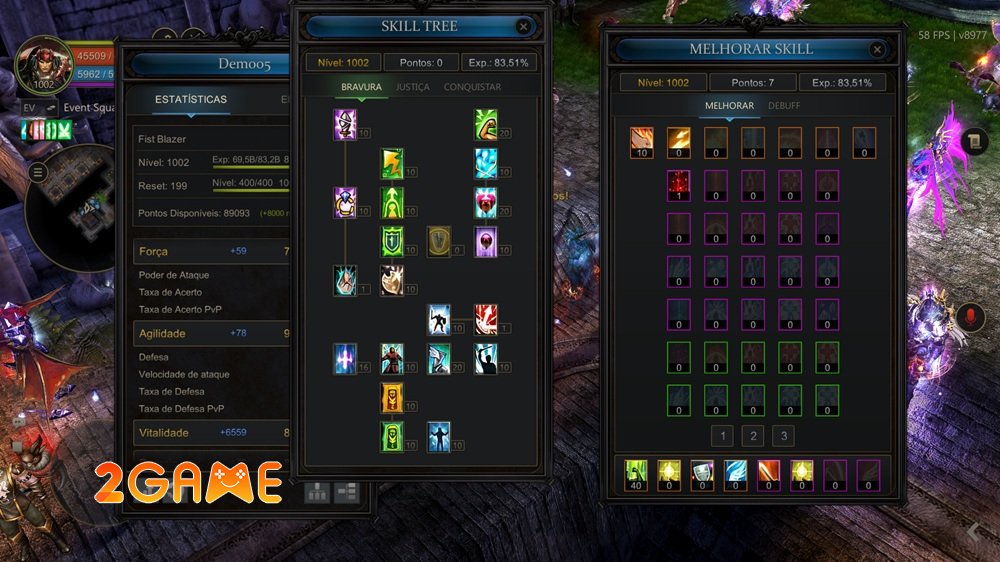This screenshot has width=1000, height=562.
Task: Close the Melhorar Skill window
Action: (877, 49)
